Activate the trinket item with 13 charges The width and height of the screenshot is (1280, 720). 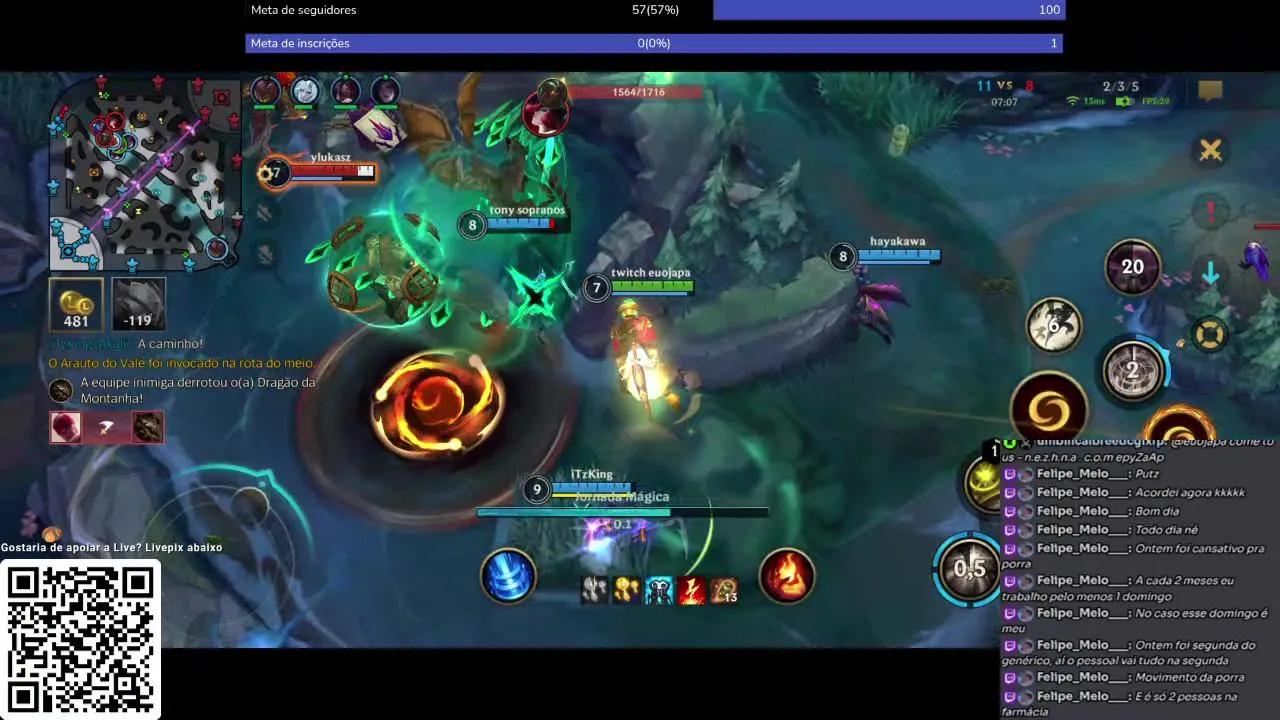pos(722,590)
